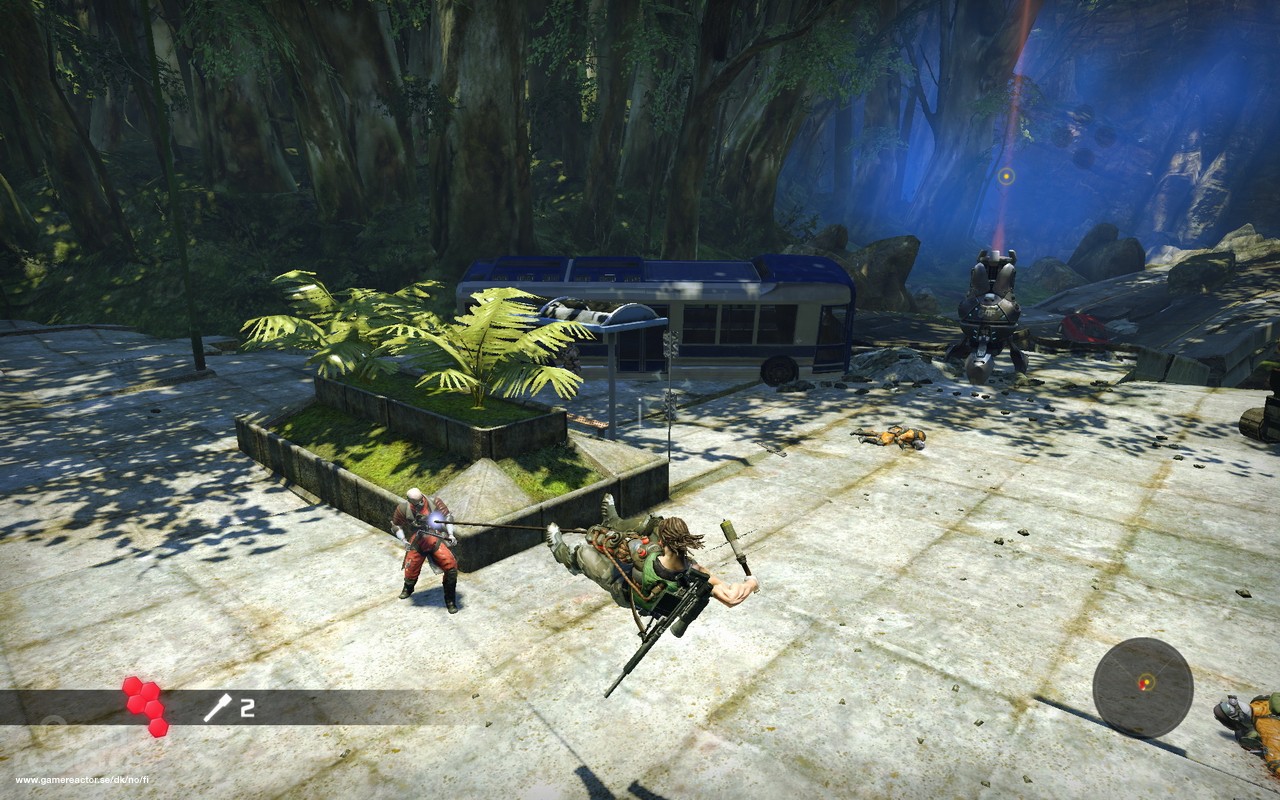Click the yellow objective dot on the minimap
The height and width of the screenshot is (800, 1280).
tap(1147, 681)
